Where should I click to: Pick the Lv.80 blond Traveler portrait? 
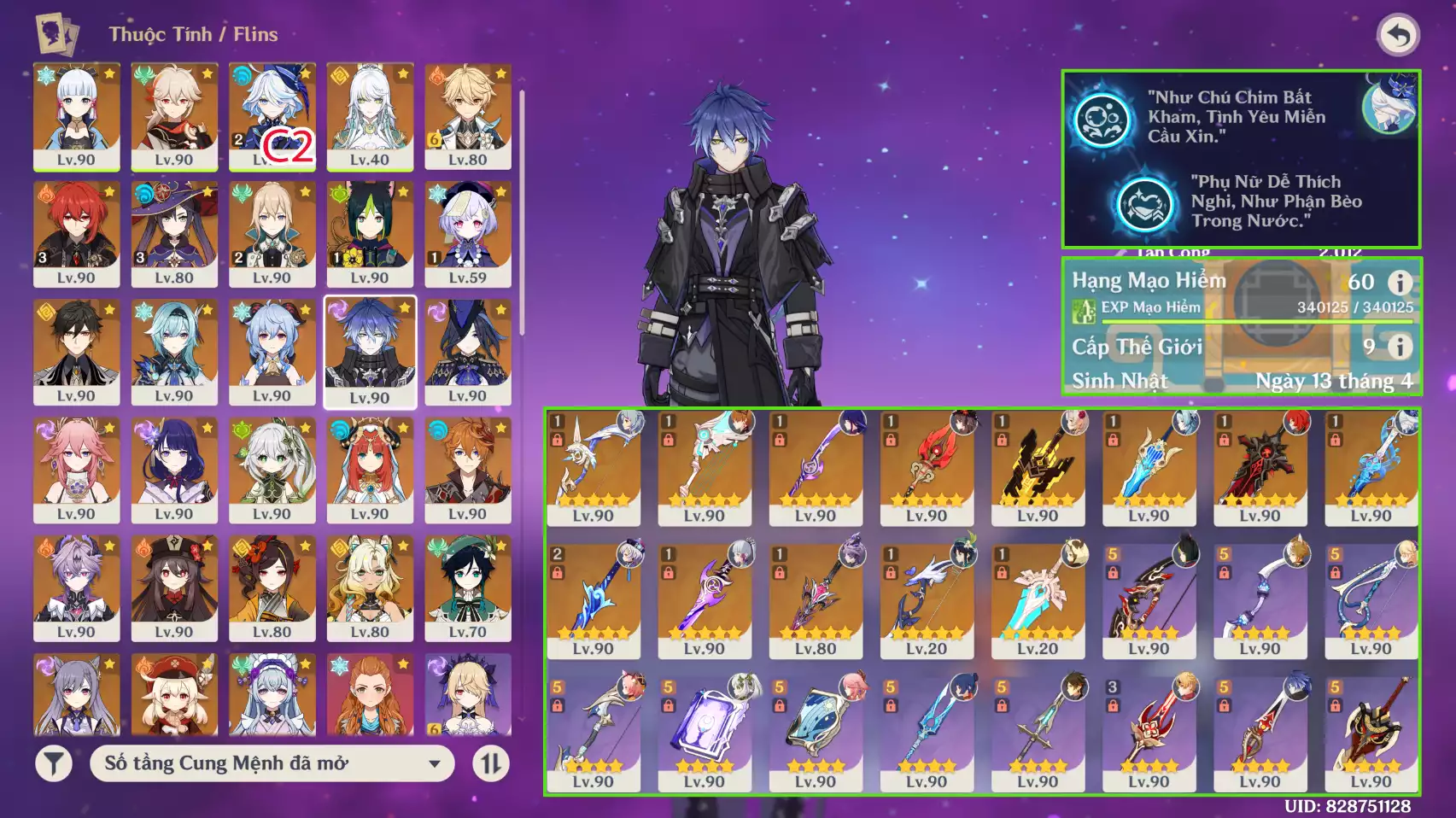[467, 115]
